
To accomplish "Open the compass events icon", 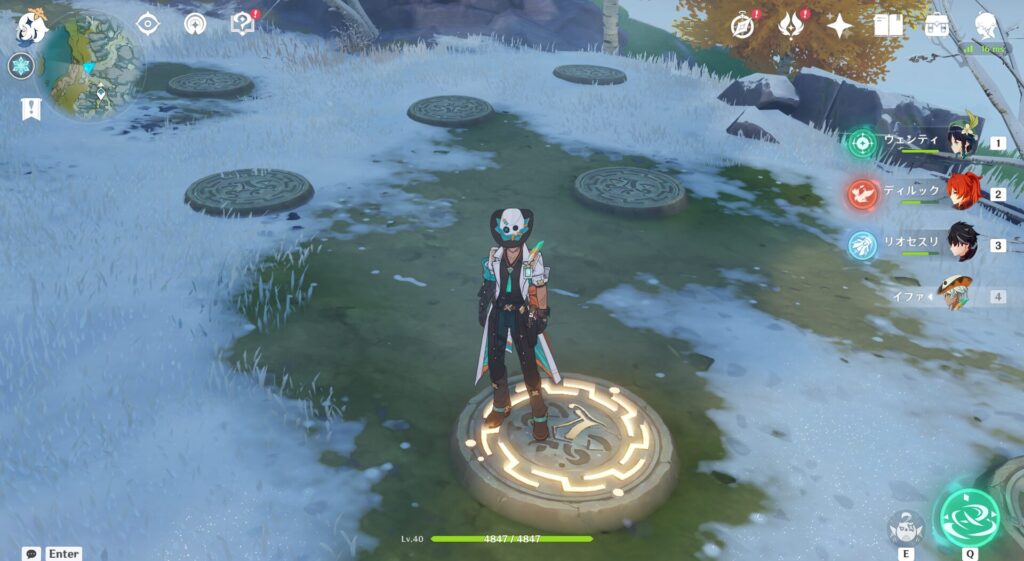I will point(743,25).
